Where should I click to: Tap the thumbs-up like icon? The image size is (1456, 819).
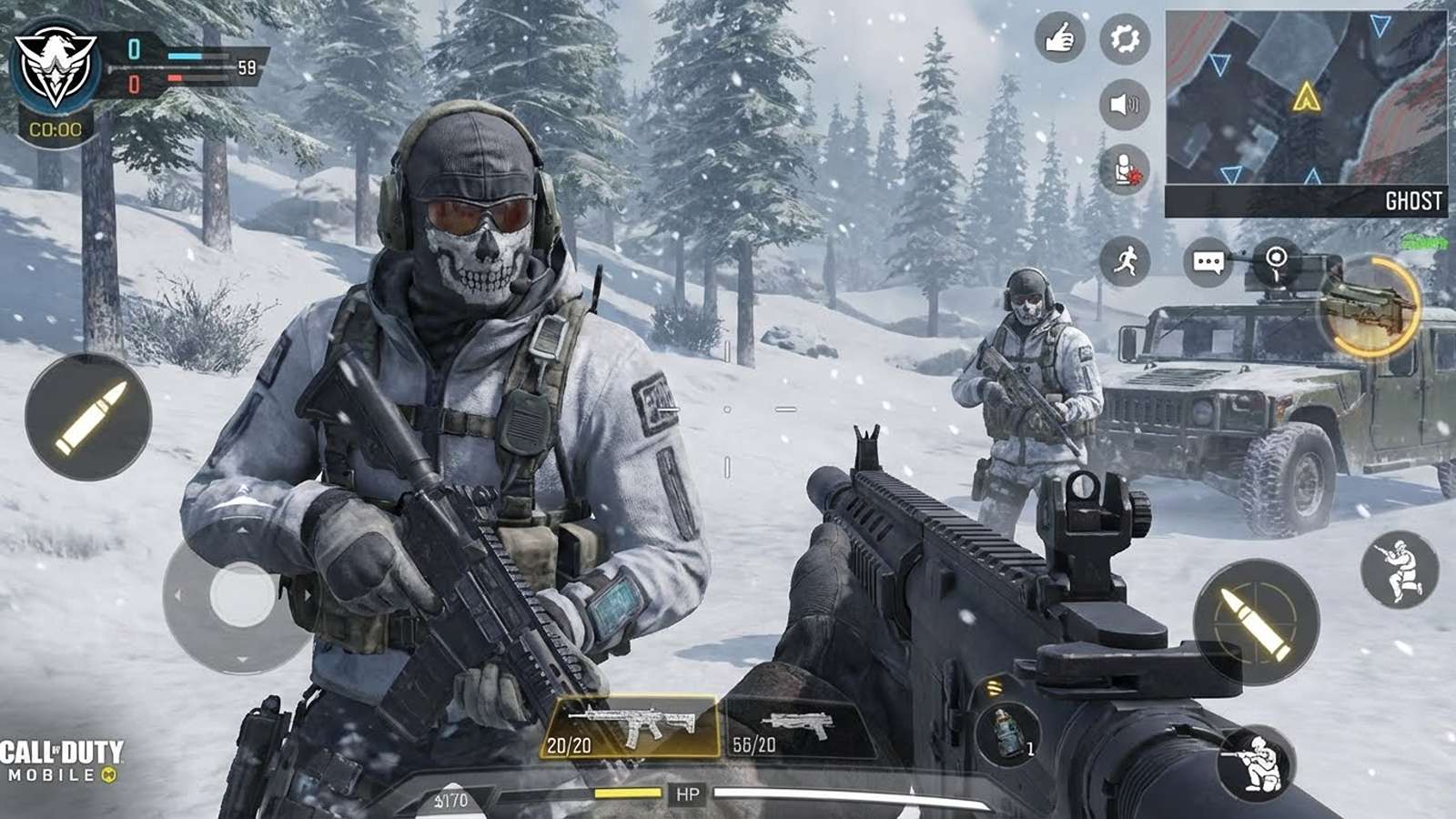pos(1059,39)
